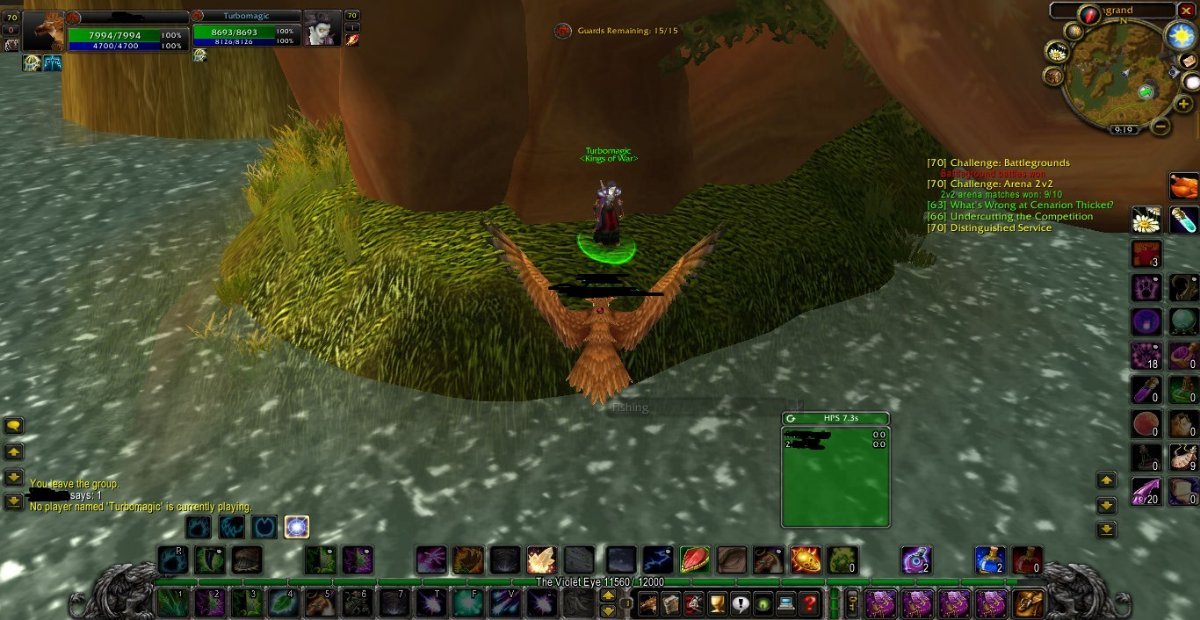Viewport: 1200px width, 620px height.
Task: Open the golden backpack bag slot
Action: click(x=1029, y=603)
